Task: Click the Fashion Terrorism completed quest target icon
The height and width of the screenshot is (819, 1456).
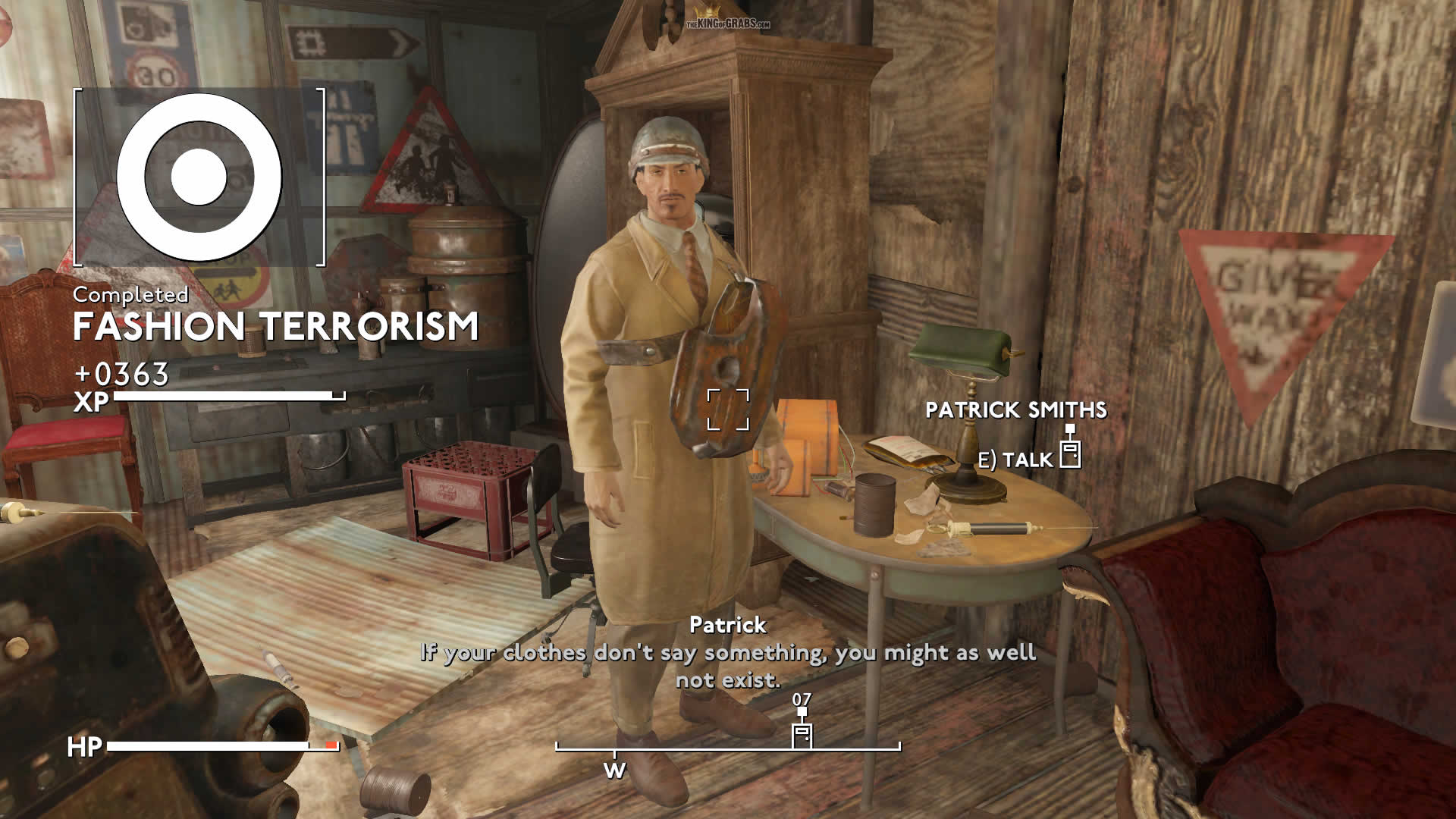Action: [199, 177]
